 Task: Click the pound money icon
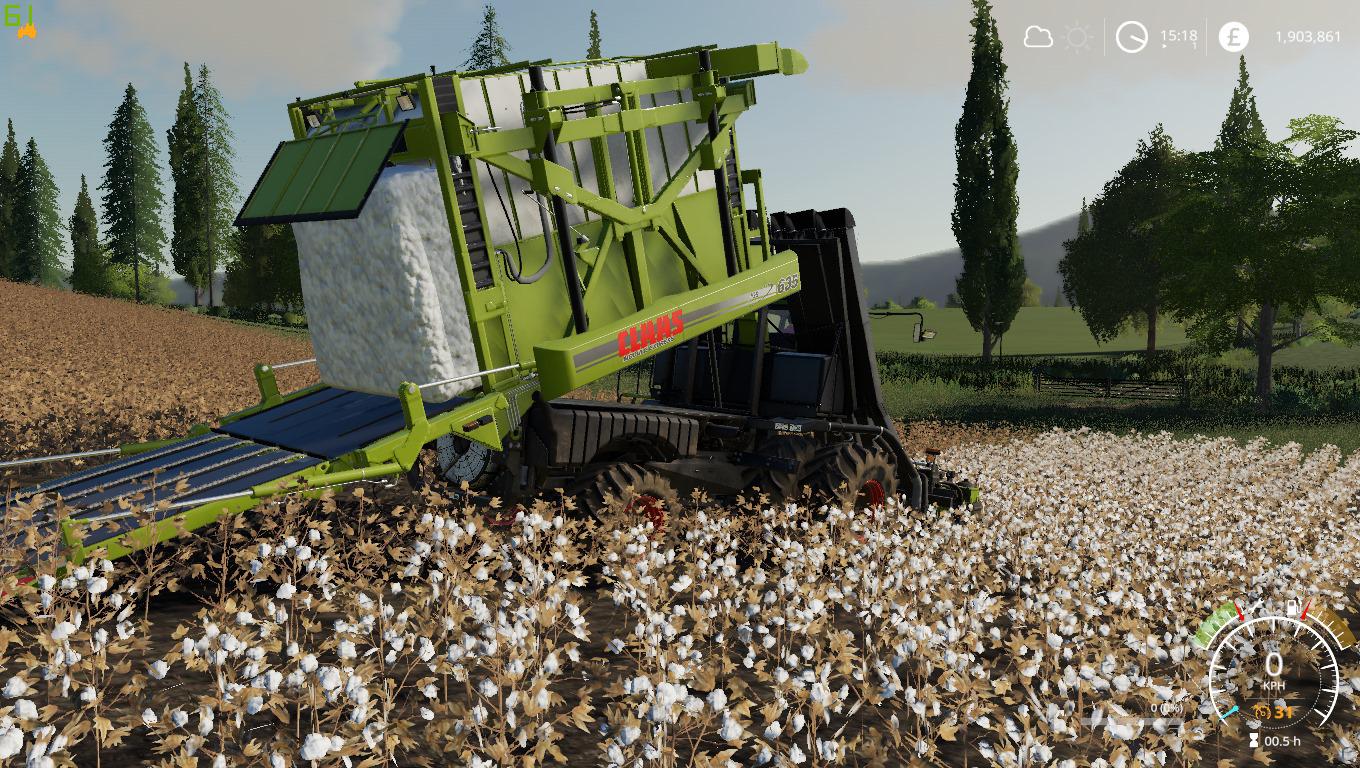(1233, 37)
